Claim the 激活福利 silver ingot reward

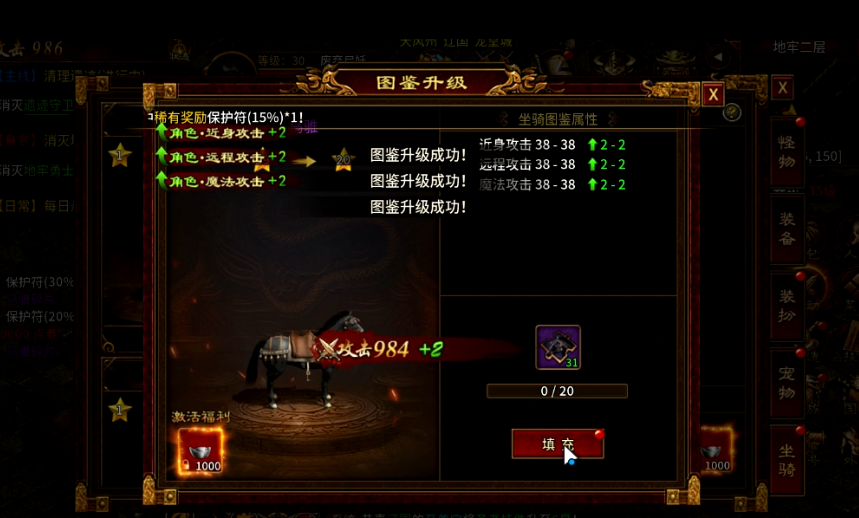pos(200,451)
